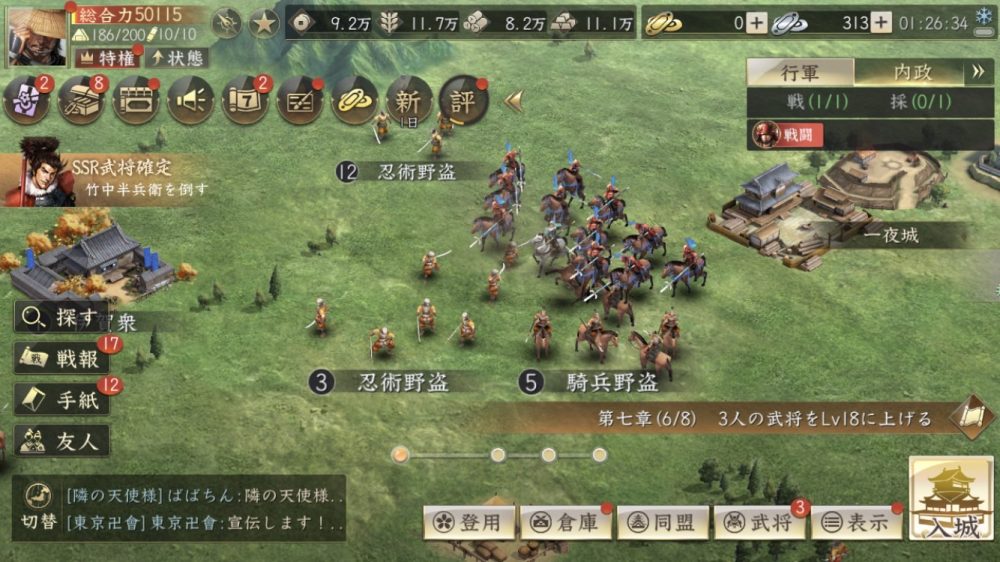1000x562 pixels.
Task: Open the 探す search button
Action: [62, 319]
